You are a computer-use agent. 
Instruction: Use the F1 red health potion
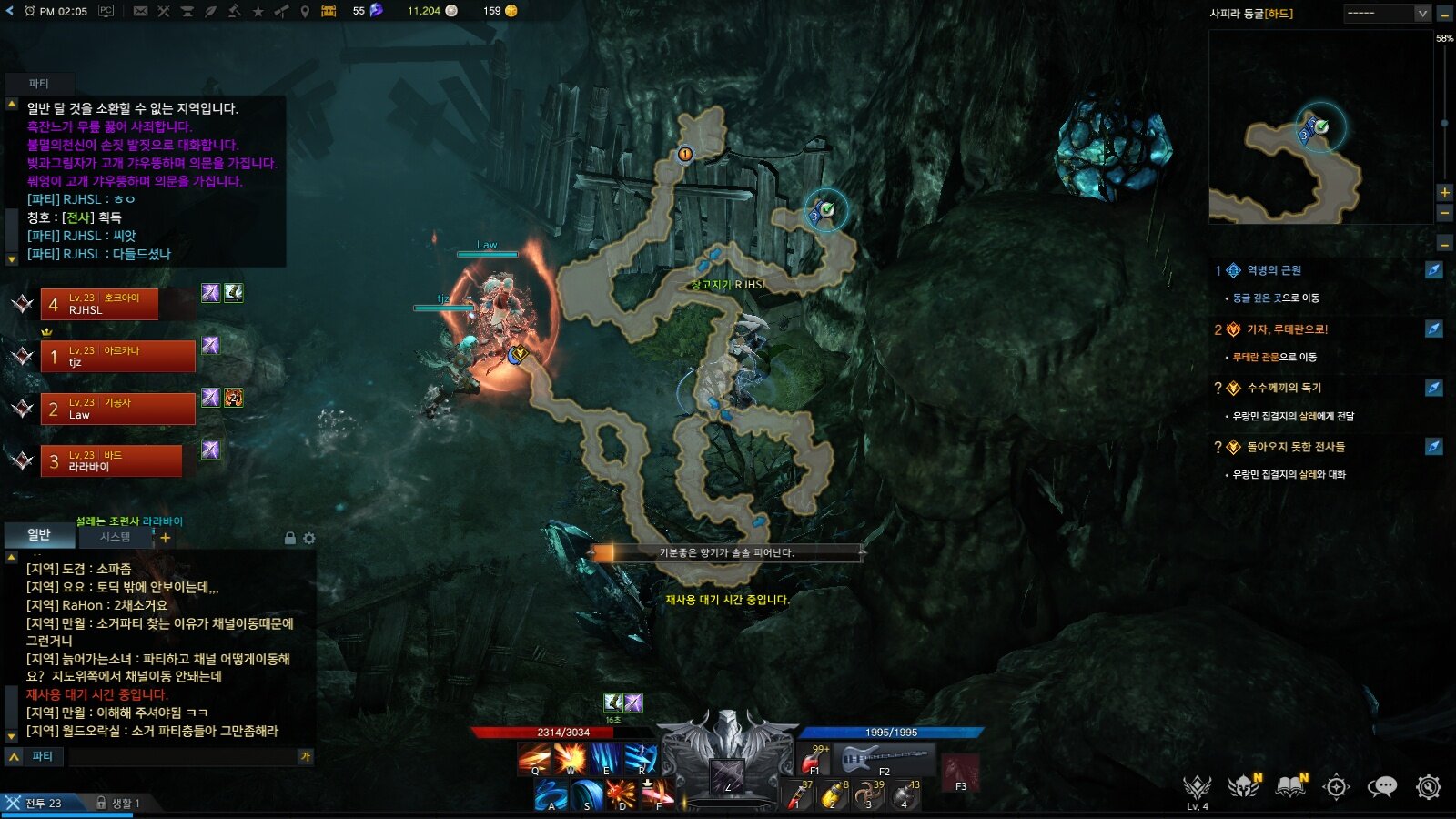pyautogui.click(x=814, y=759)
